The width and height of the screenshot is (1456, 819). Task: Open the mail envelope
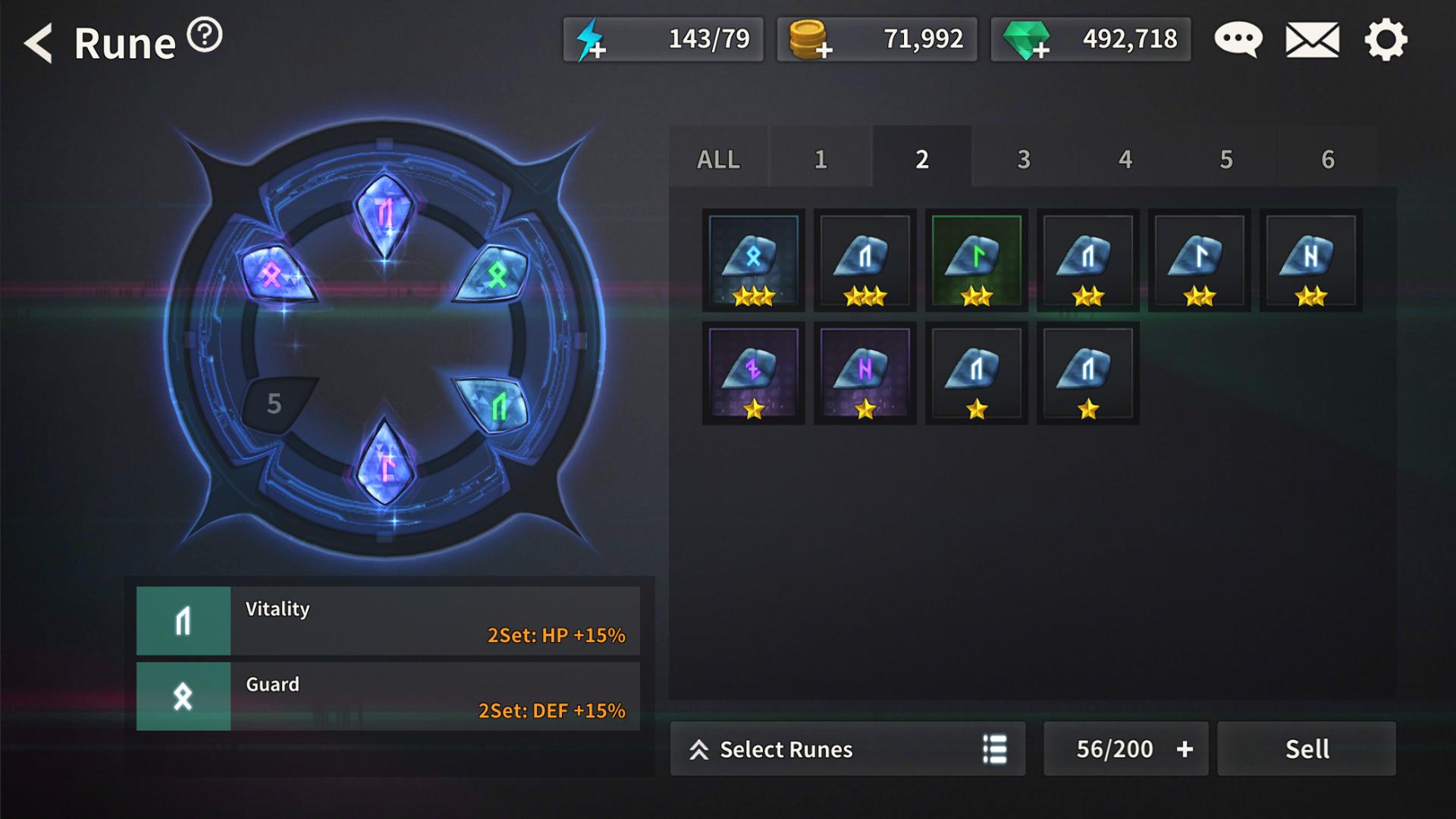click(1312, 39)
